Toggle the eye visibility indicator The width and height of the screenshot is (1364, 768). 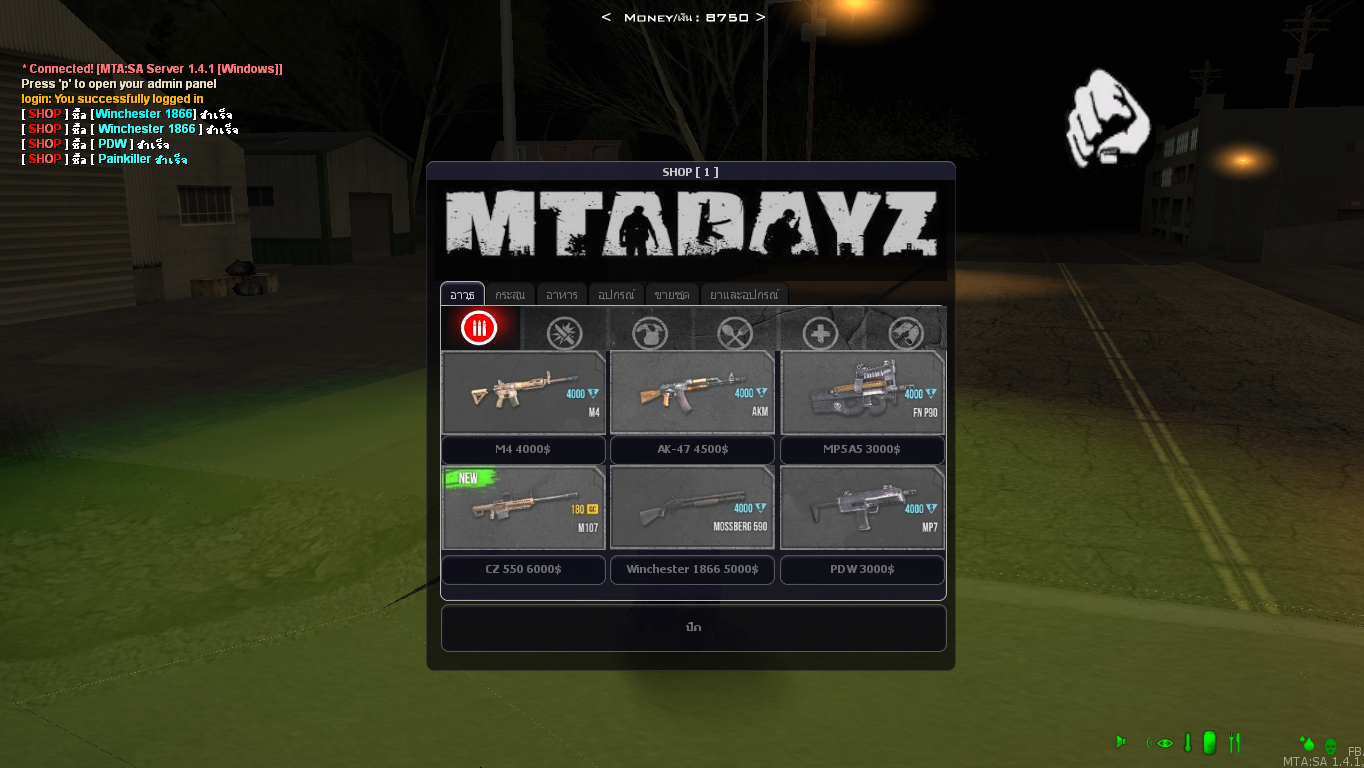coord(1163,743)
